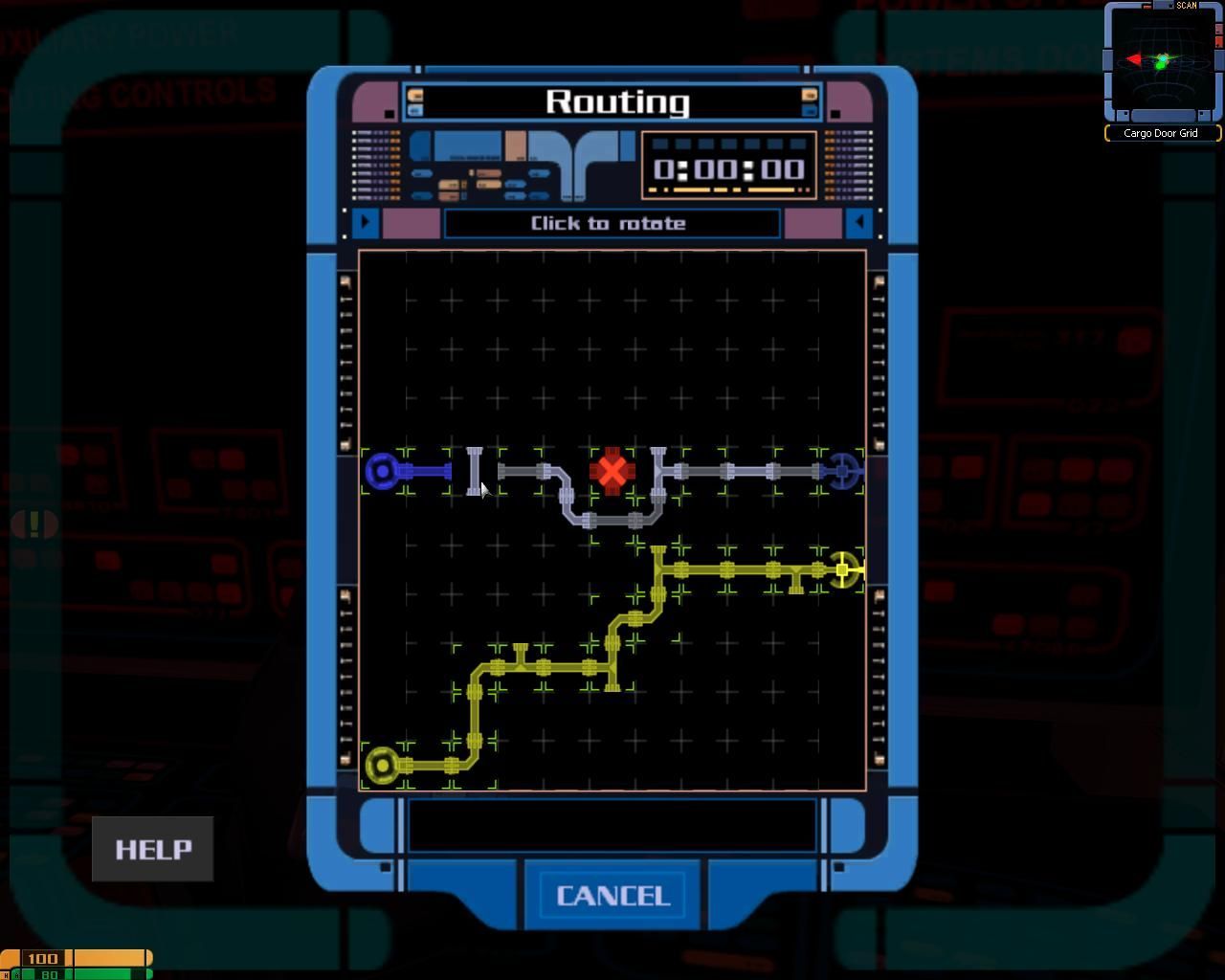
Task: Select the glowing yellow endpoint node
Action: [x=843, y=570]
